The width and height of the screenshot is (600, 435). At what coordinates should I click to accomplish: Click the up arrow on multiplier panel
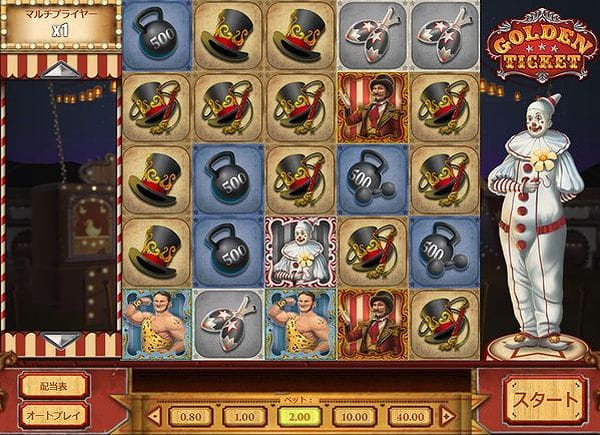(x=59, y=69)
